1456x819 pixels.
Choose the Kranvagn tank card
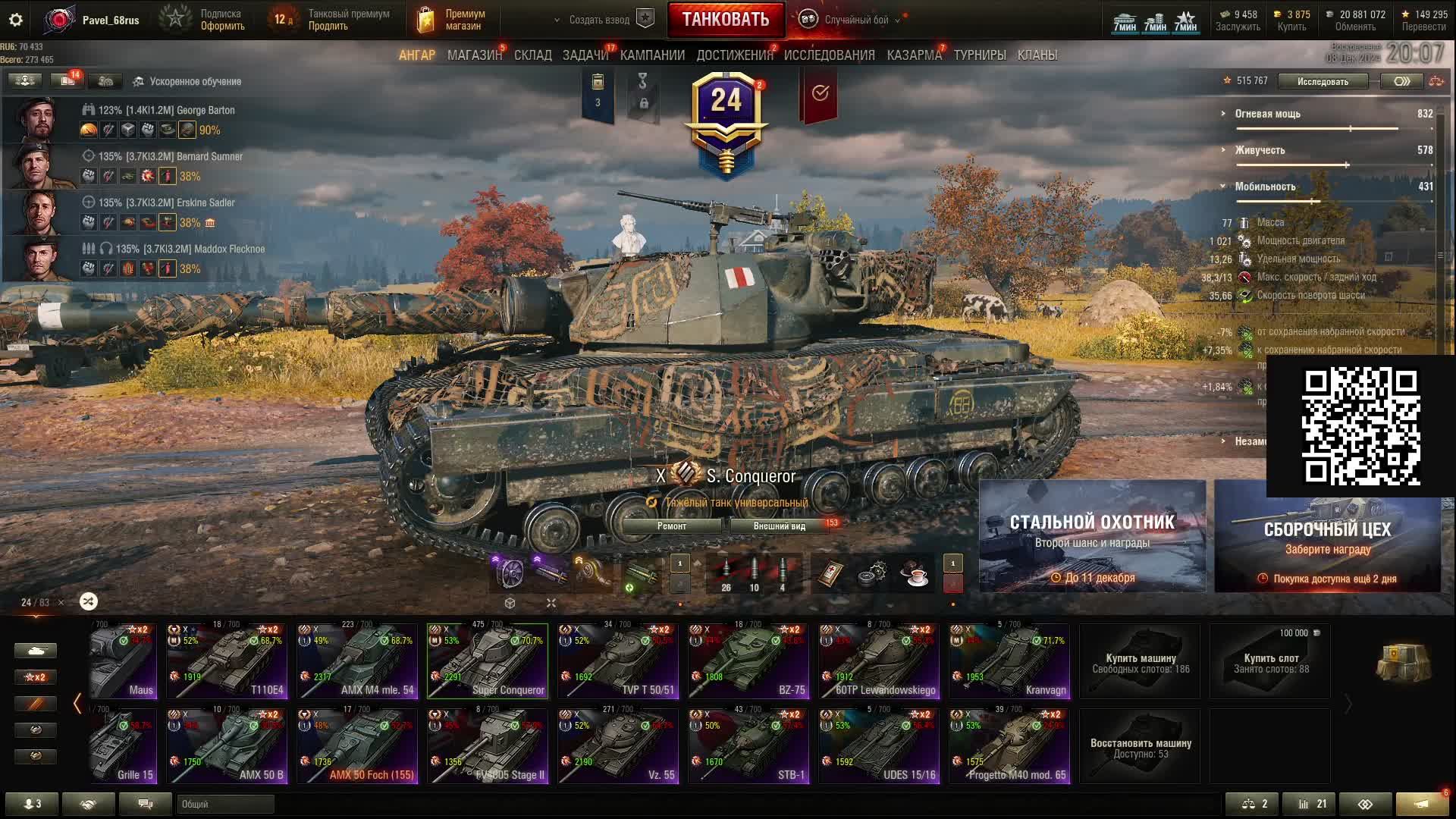[1009, 661]
